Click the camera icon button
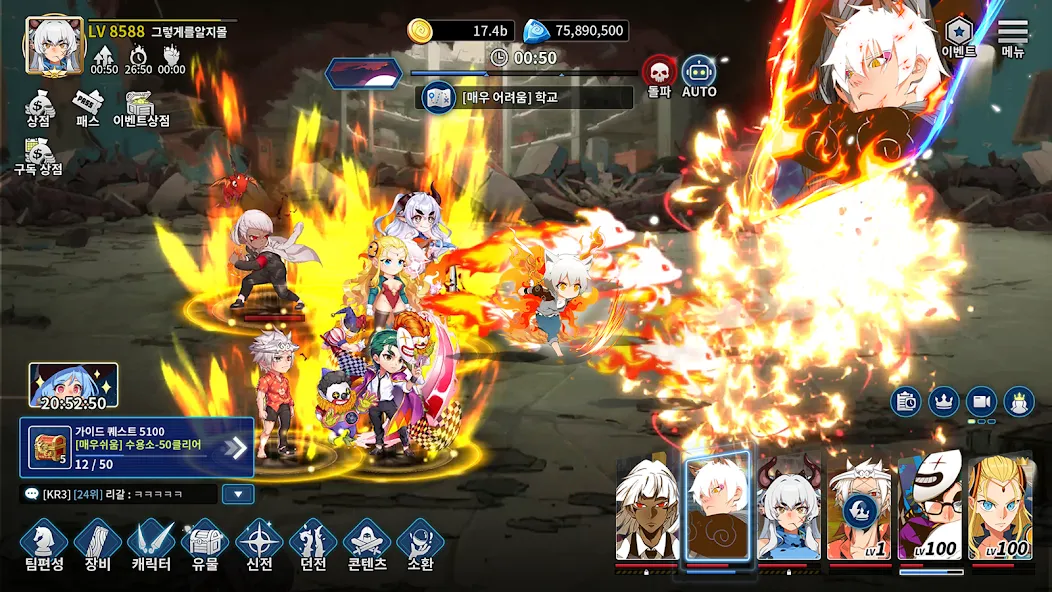The height and width of the screenshot is (592, 1052). coord(981,401)
